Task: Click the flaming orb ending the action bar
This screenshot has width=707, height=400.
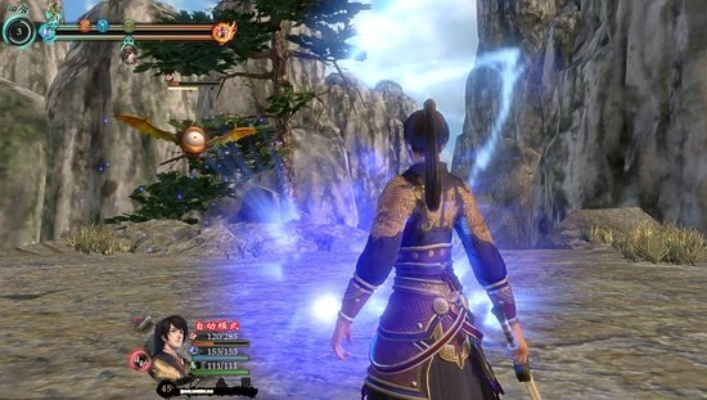Action: [224, 32]
